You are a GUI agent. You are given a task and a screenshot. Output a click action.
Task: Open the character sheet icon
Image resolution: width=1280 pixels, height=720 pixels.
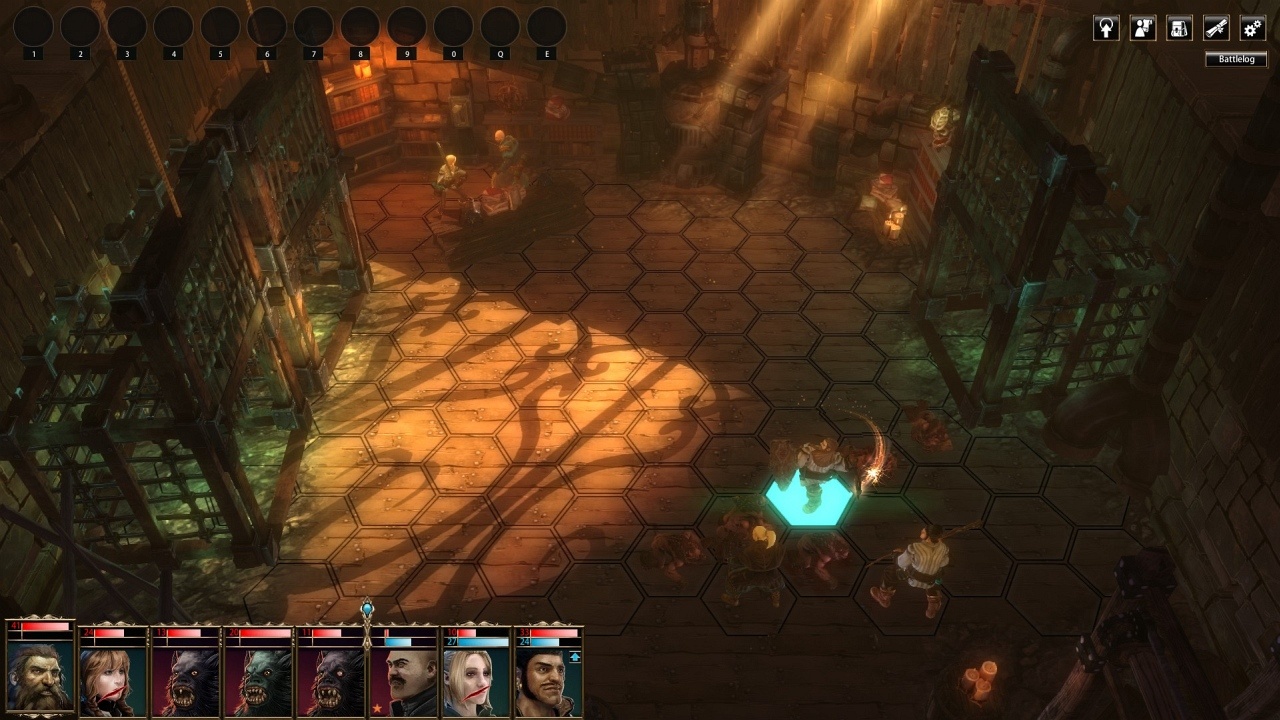click(x=1142, y=28)
